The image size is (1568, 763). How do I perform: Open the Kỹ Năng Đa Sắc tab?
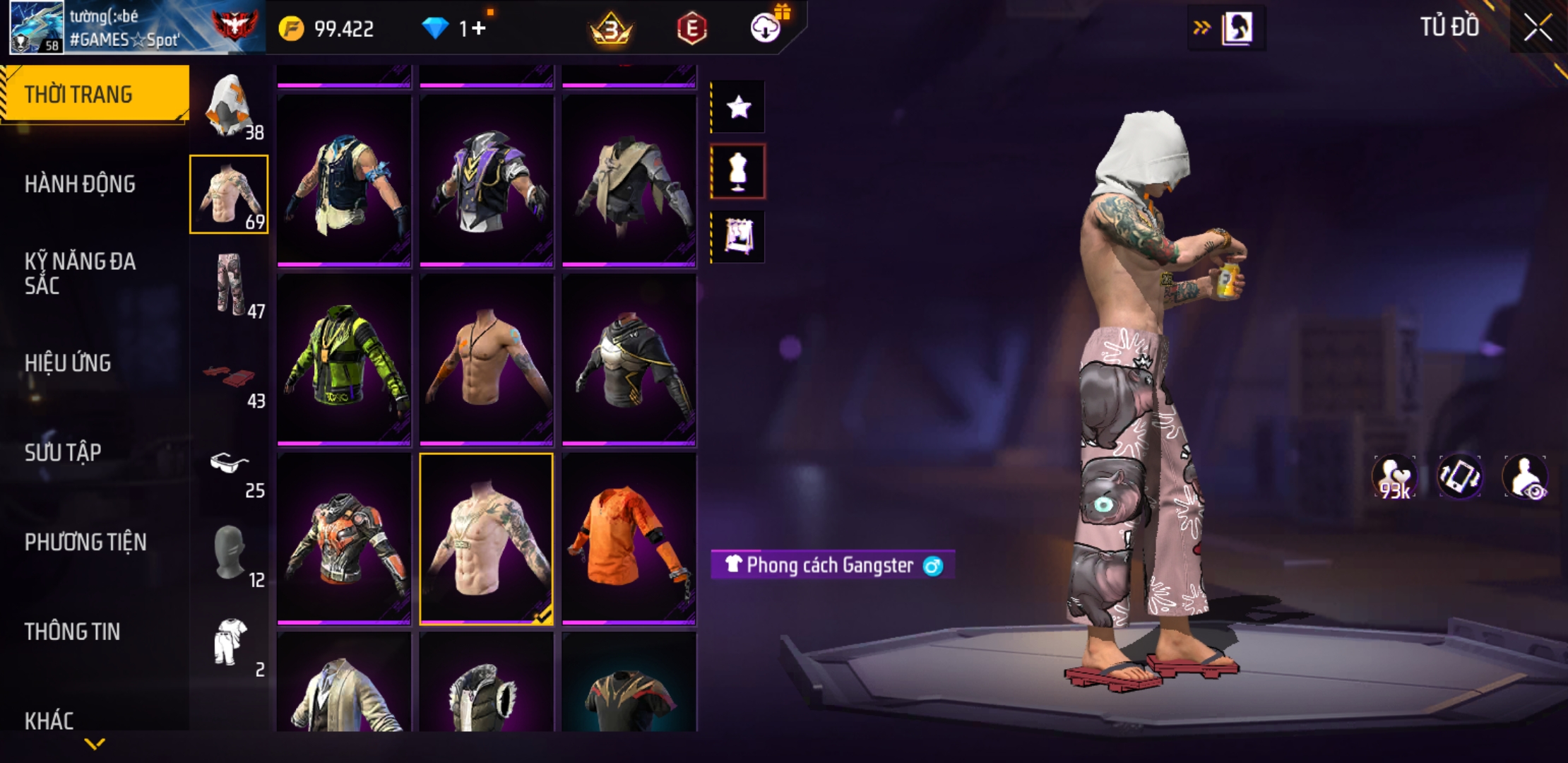tap(80, 273)
